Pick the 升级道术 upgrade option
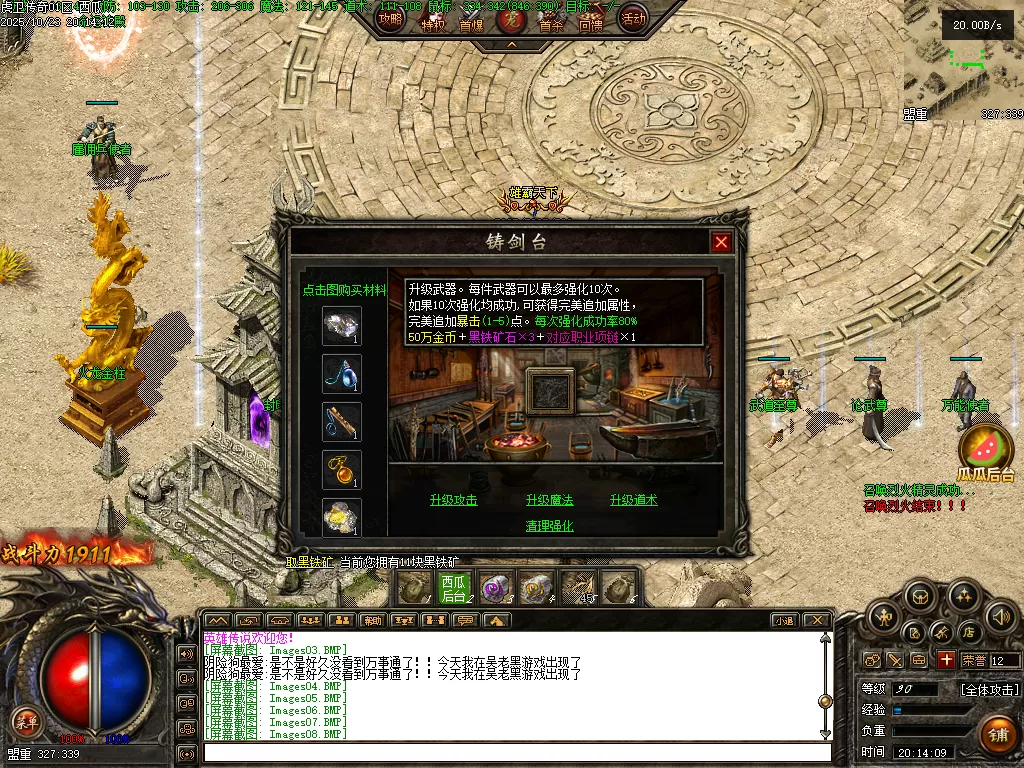This screenshot has width=1024, height=768. tap(633, 500)
